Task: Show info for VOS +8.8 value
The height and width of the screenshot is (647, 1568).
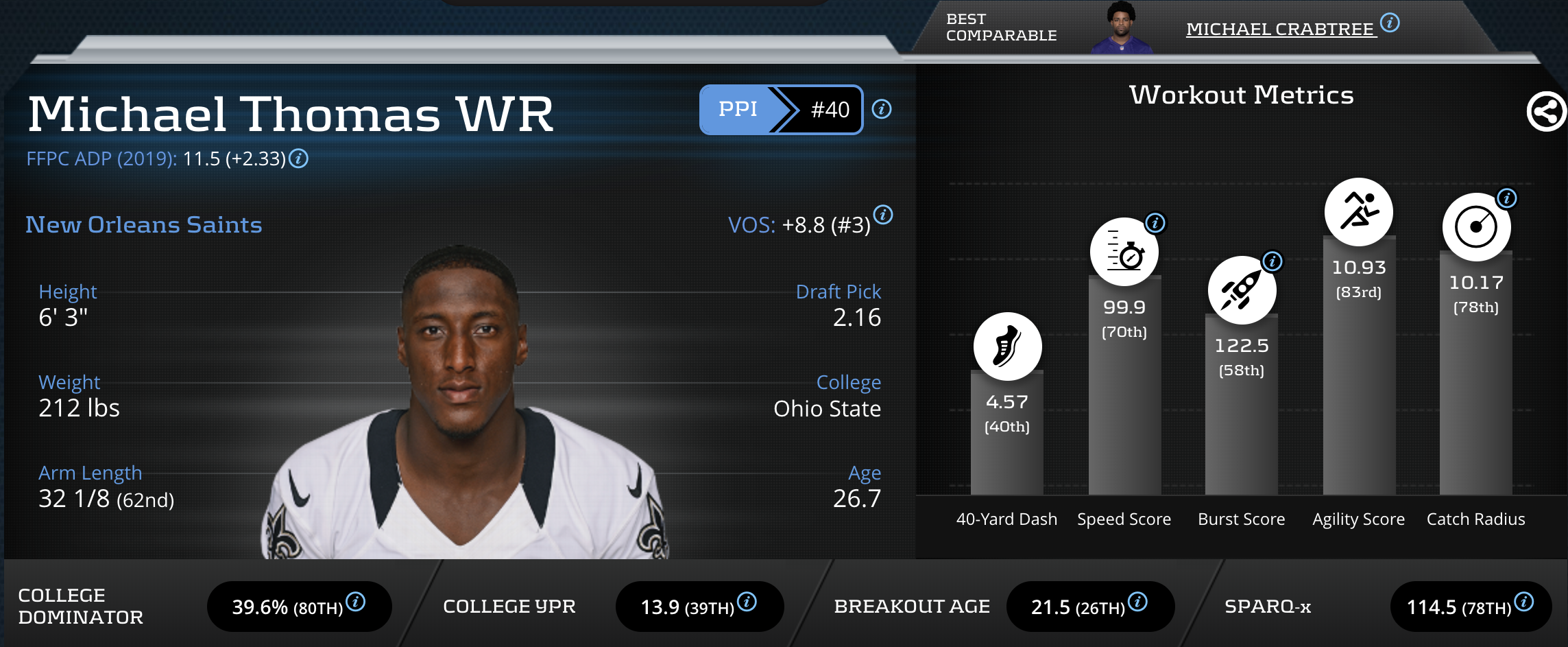Action: pyautogui.click(x=883, y=215)
